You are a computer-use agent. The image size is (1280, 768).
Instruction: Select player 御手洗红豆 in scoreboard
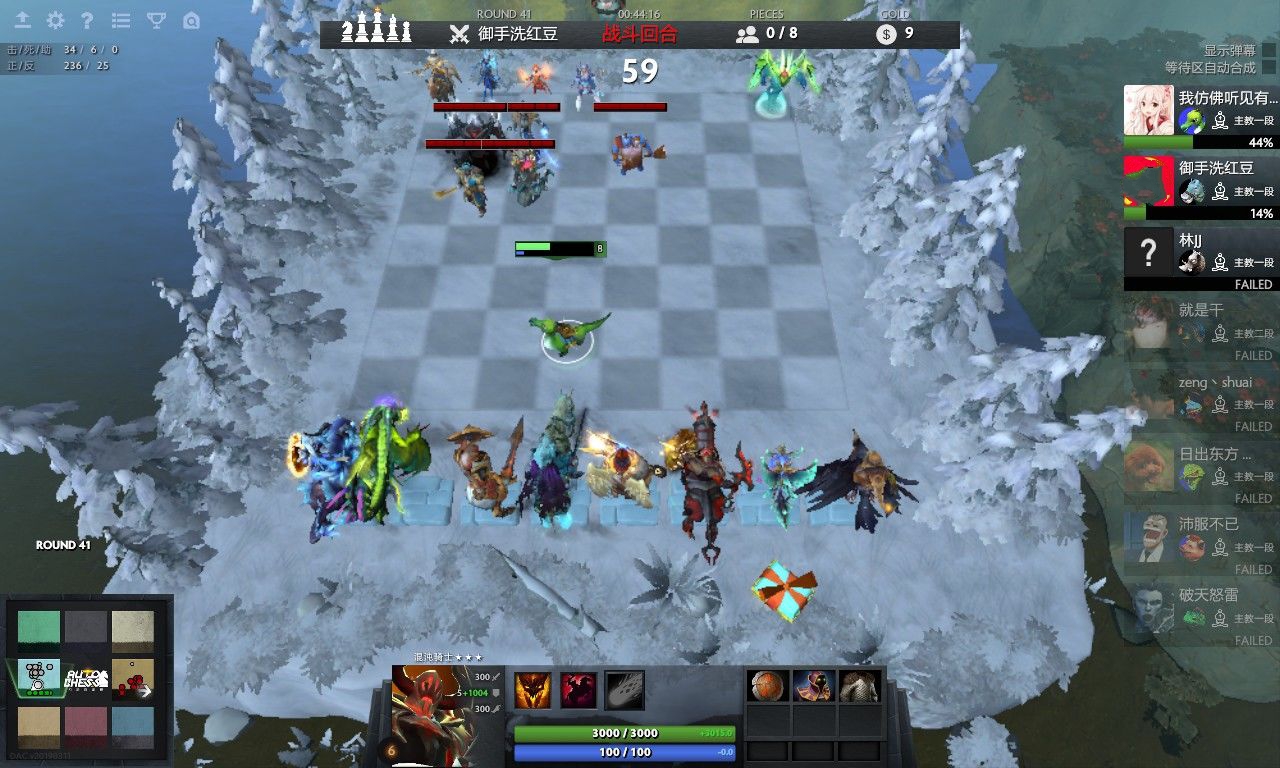coord(1200,186)
